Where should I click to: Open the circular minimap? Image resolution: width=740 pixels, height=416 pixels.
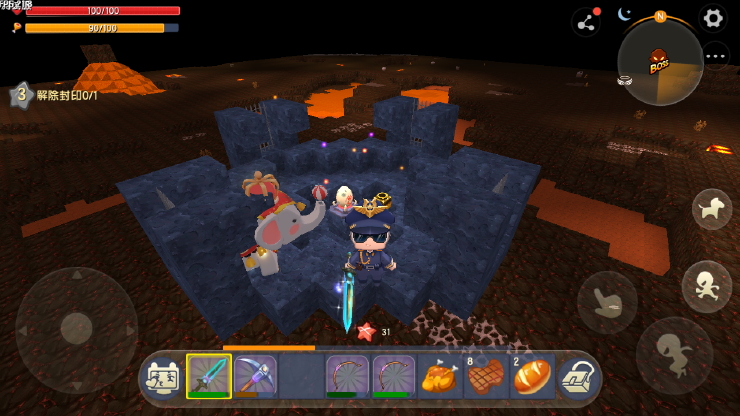pyautogui.click(x=660, y=62)
